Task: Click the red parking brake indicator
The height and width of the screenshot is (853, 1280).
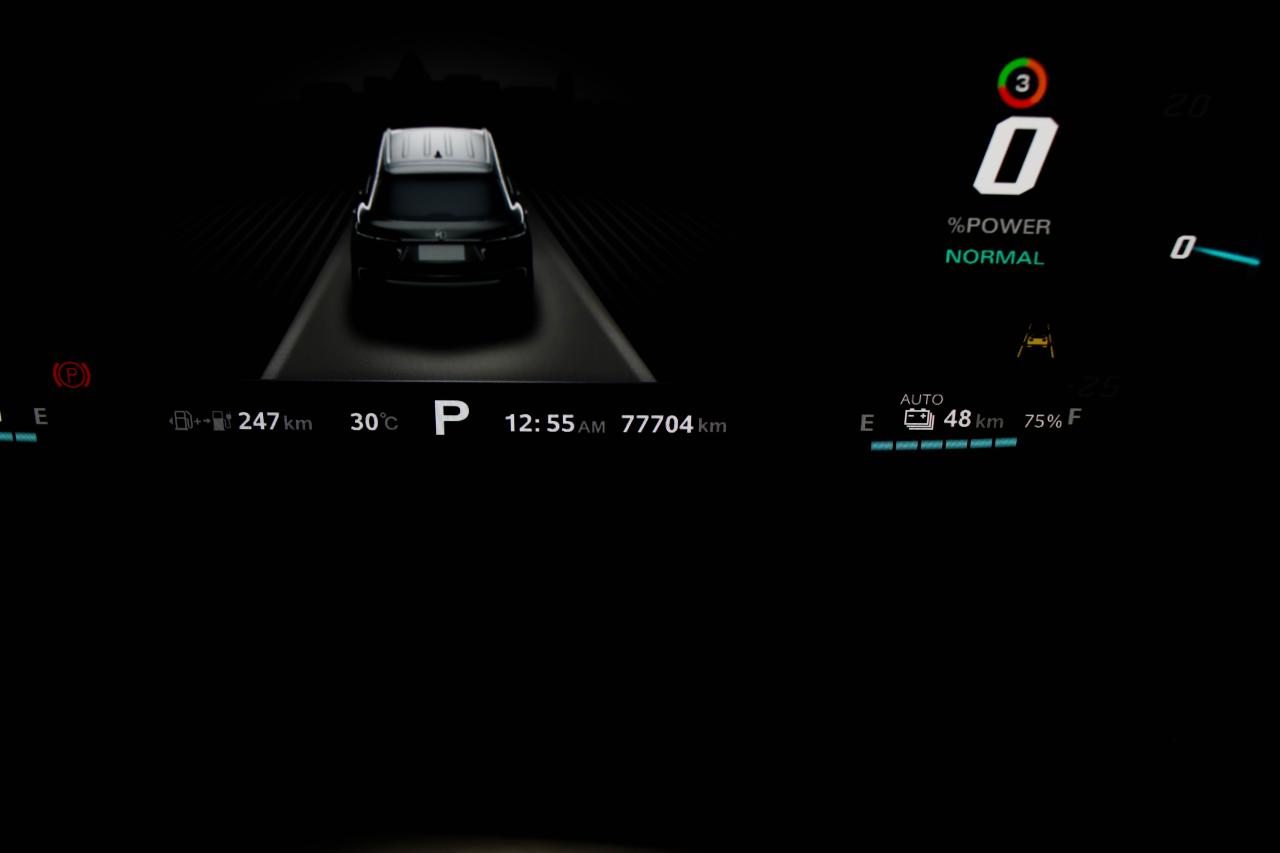Action: (71, 375)
